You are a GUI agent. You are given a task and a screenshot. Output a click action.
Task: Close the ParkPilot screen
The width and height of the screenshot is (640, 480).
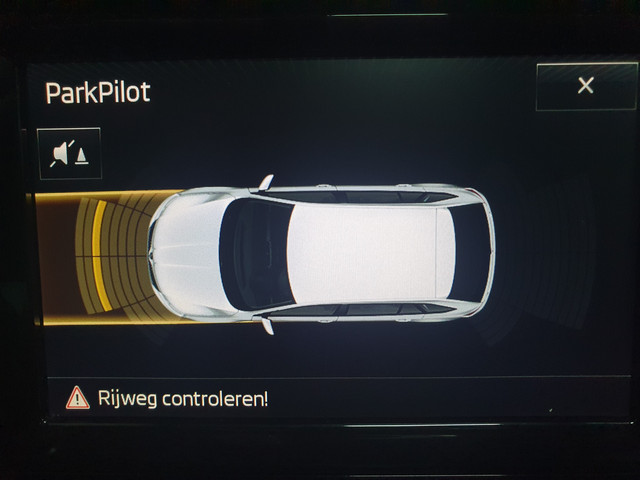tap(585, 86)
